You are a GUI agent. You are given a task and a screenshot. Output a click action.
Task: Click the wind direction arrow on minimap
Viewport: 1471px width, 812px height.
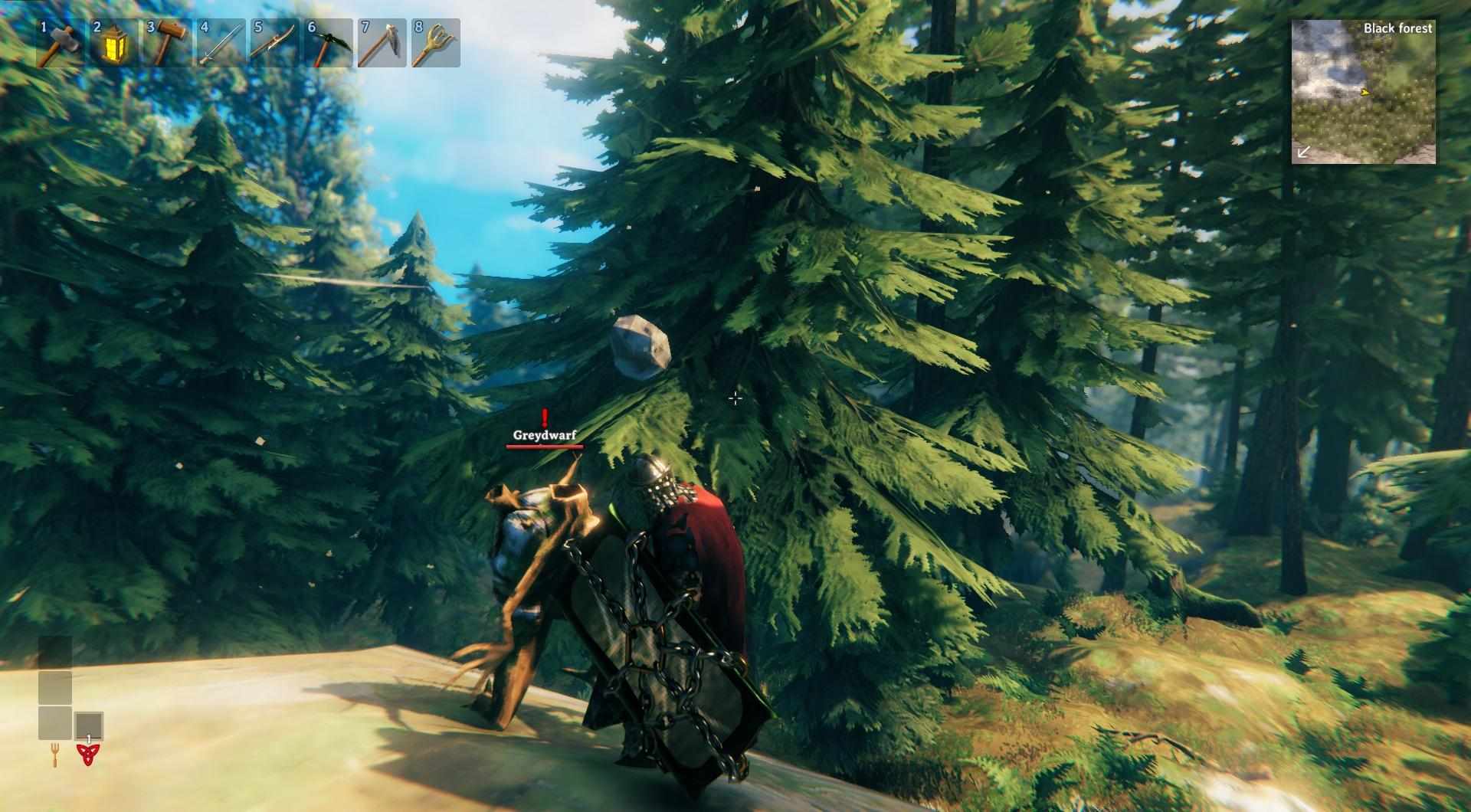point(1303,152)
